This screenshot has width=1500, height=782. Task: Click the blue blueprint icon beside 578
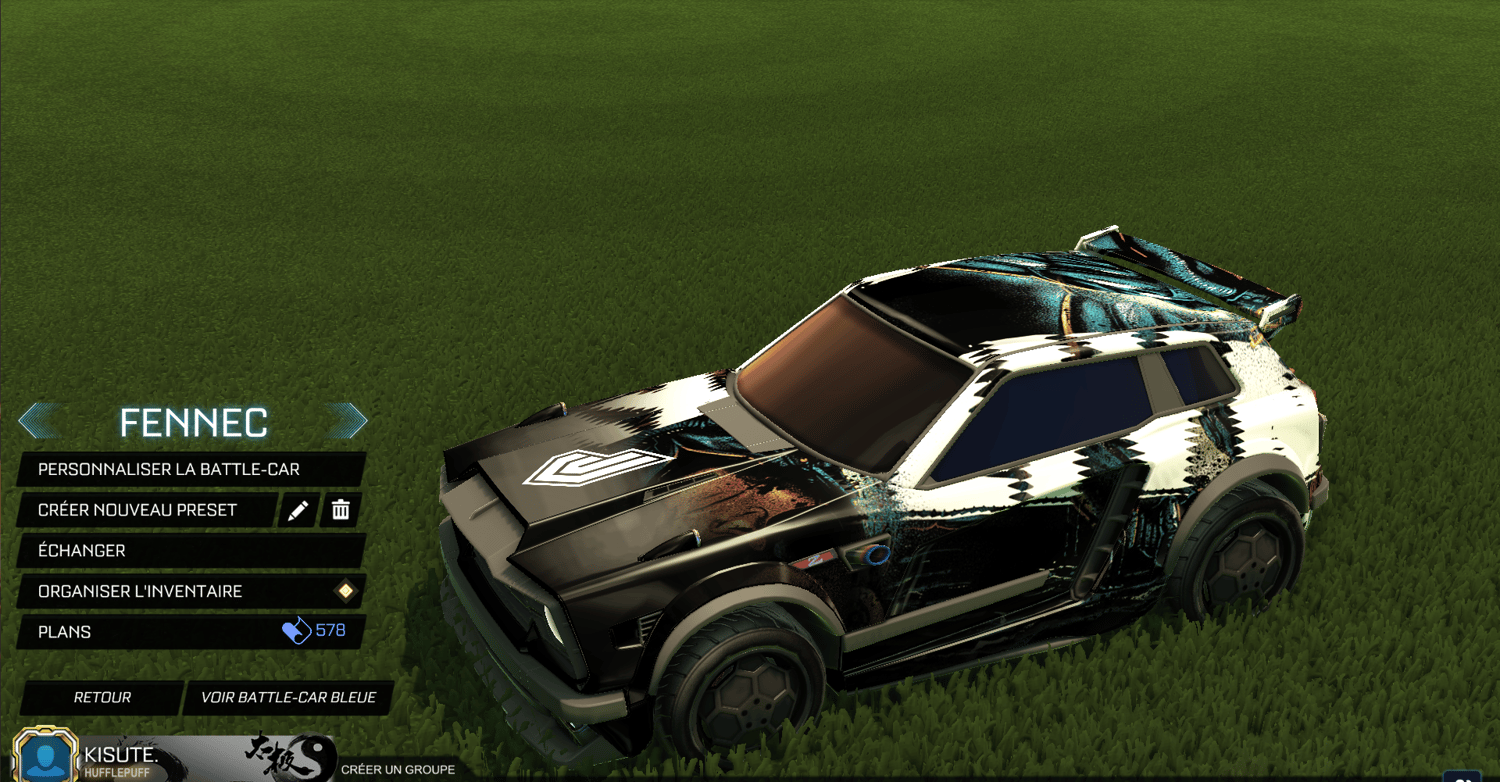[297, 631]
